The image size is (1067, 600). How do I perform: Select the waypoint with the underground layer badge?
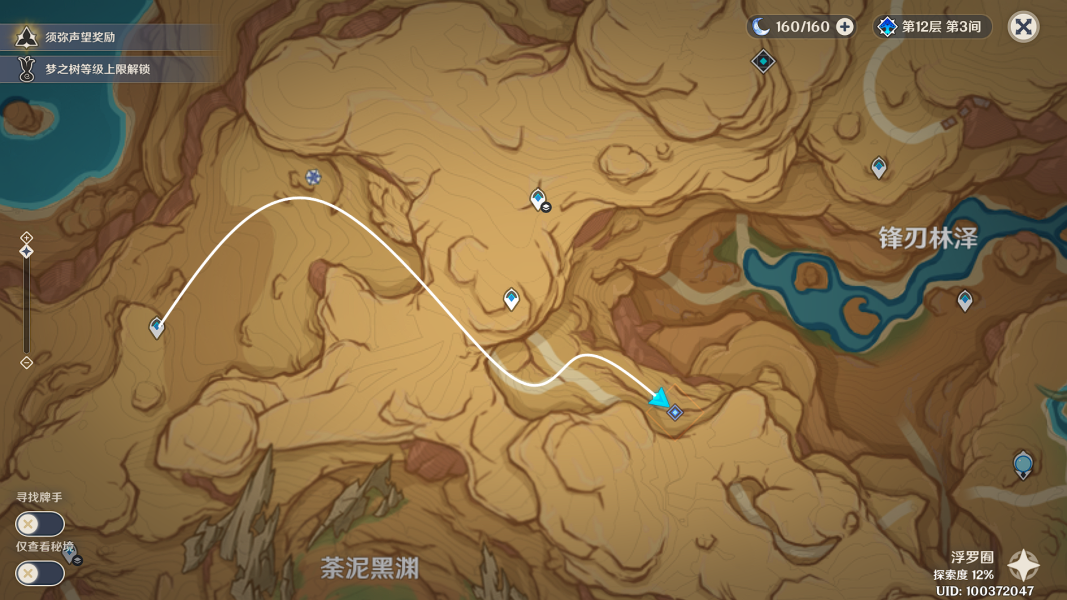pos(538,198)
